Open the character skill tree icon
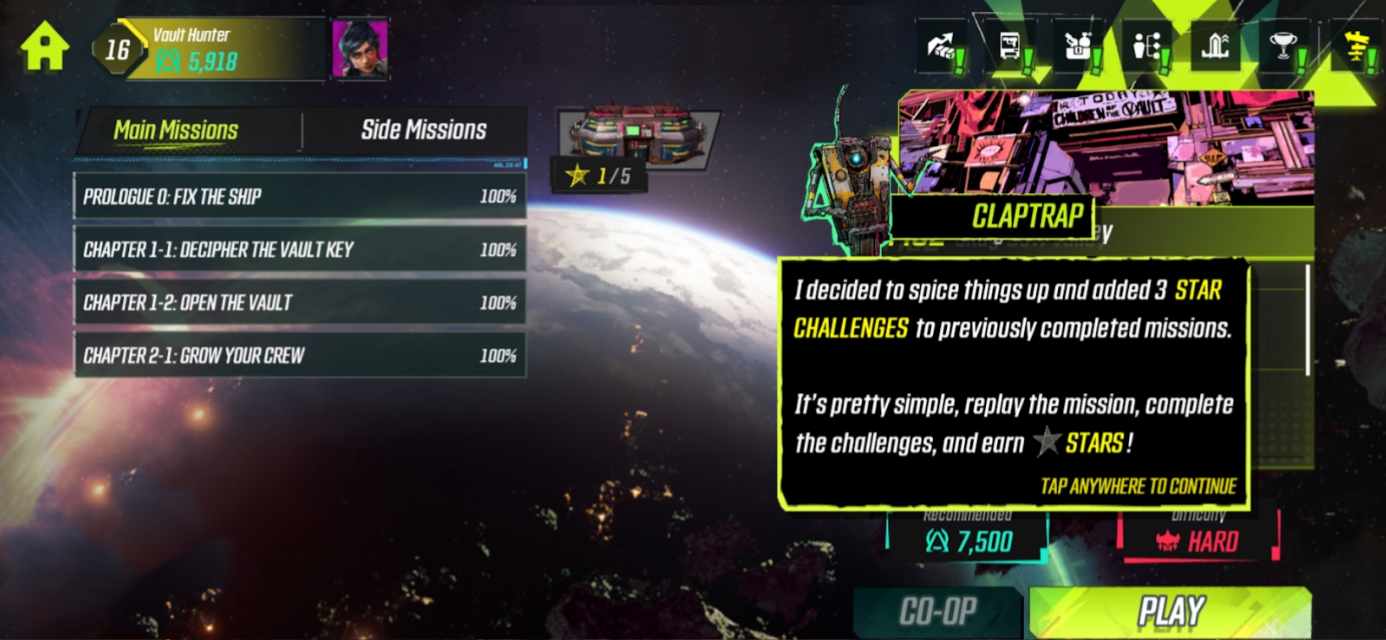 click(x=1146, y=47)
